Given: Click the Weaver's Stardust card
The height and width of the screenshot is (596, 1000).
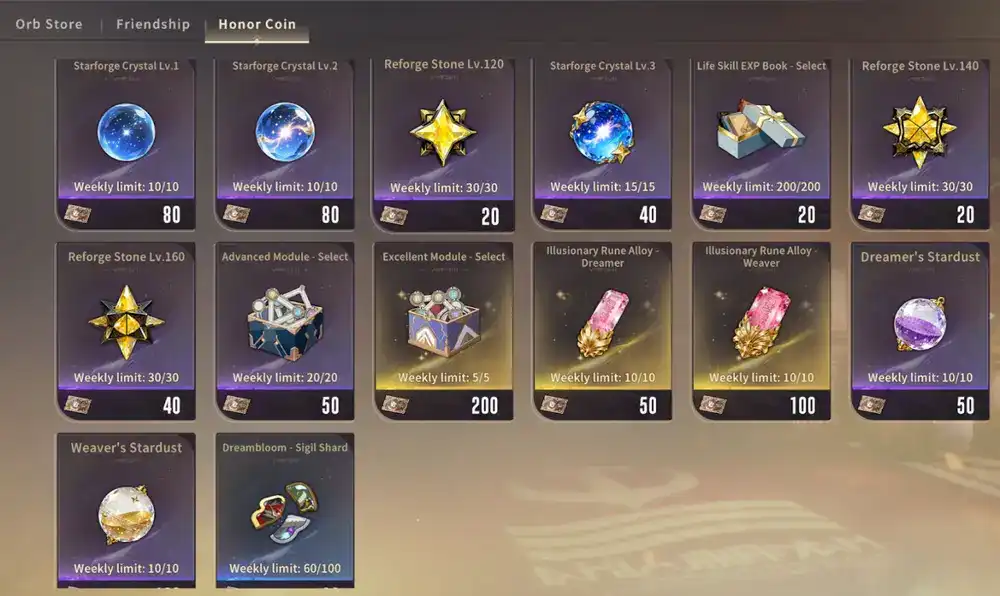Looking at the screenshot, I should pyautogui.click(x=126, y=510).
